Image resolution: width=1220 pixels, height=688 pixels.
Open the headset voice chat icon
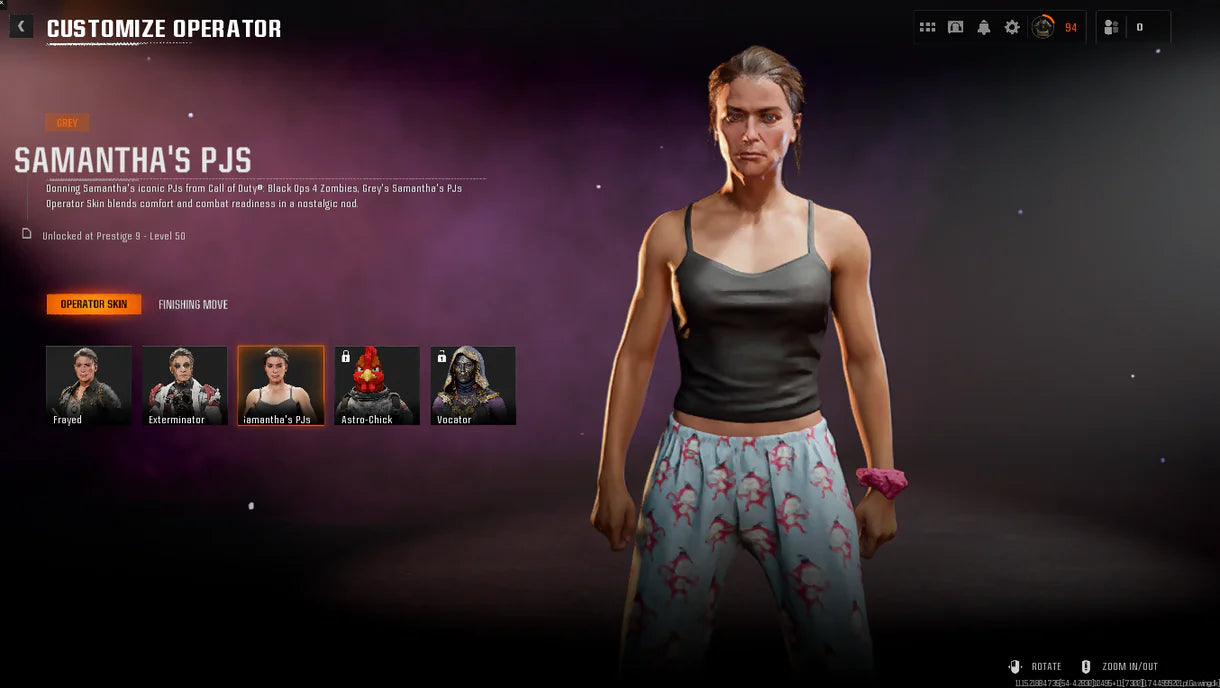(955, 27)
